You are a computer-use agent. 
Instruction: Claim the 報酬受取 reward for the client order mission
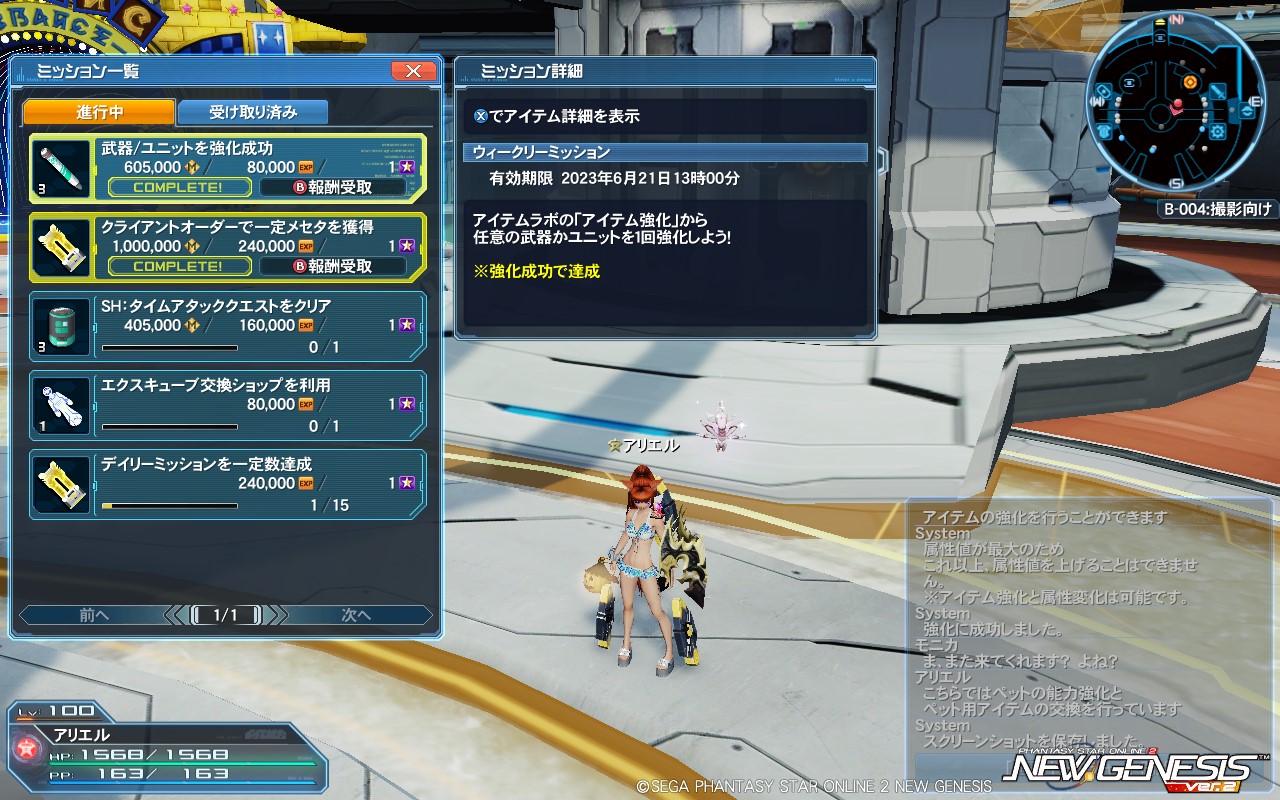pos(335,266)
